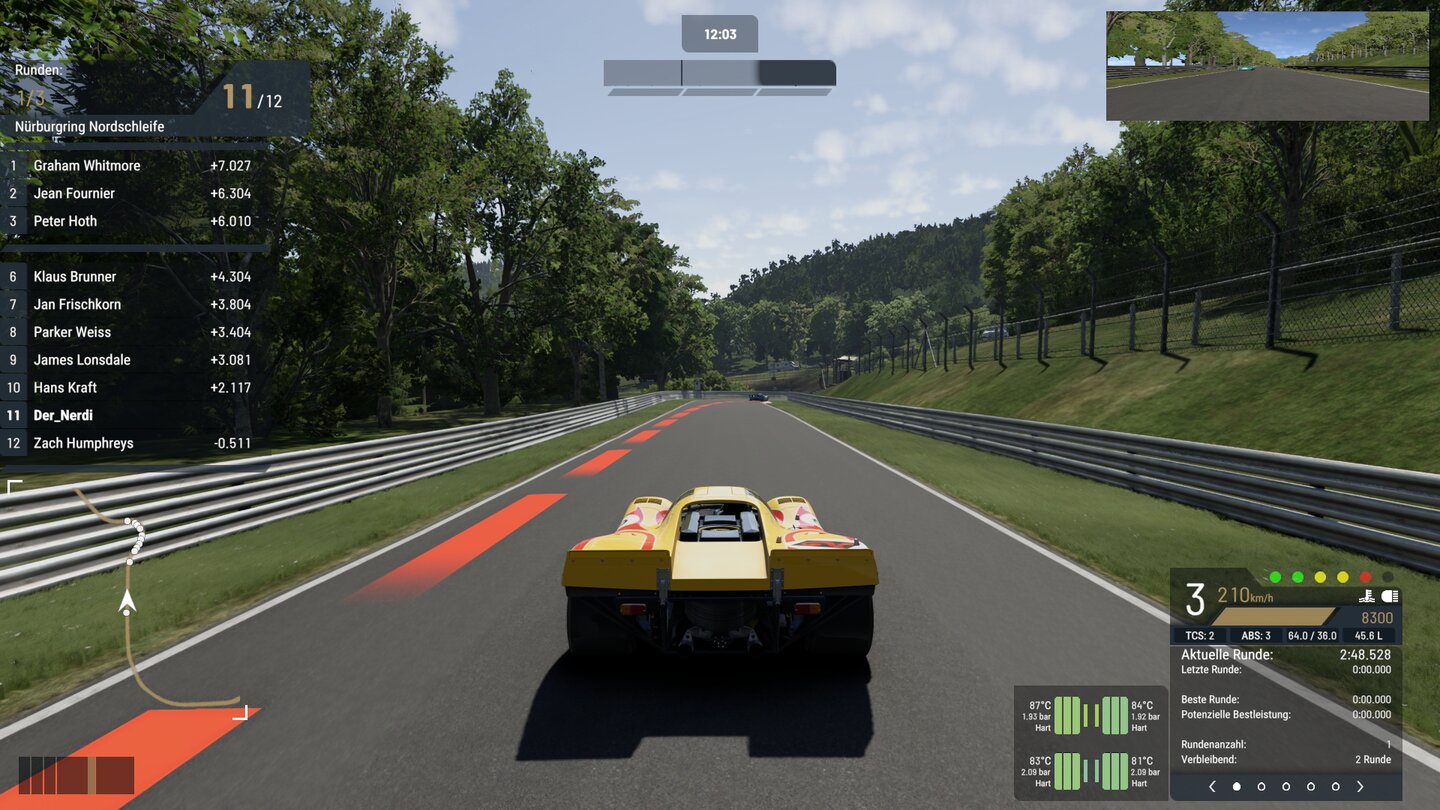Click the pit limiter icon beside the headlight symbol
The width and height of the screenshot is (1440, 810).
tap(1368, 596)
